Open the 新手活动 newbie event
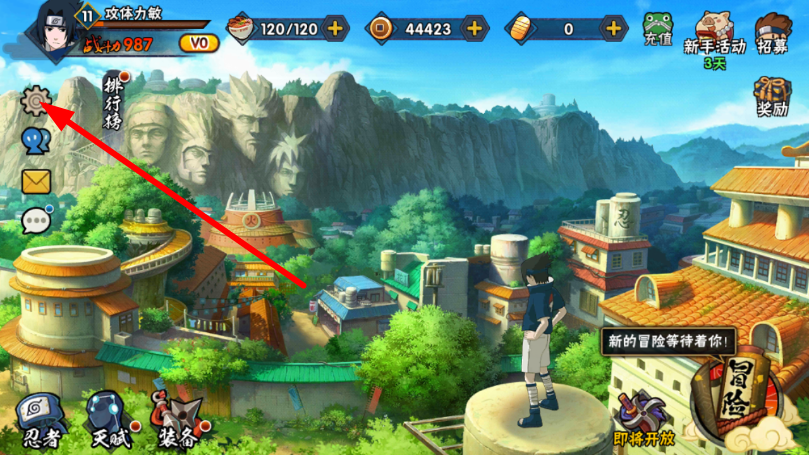The height and width of the screenshot is (455, 809). click(x=715, y=35)
